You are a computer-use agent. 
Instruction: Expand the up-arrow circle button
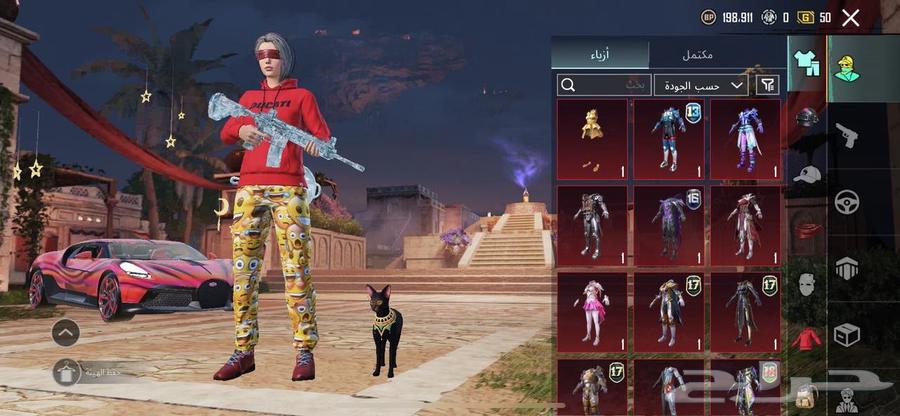coord(65,332)
